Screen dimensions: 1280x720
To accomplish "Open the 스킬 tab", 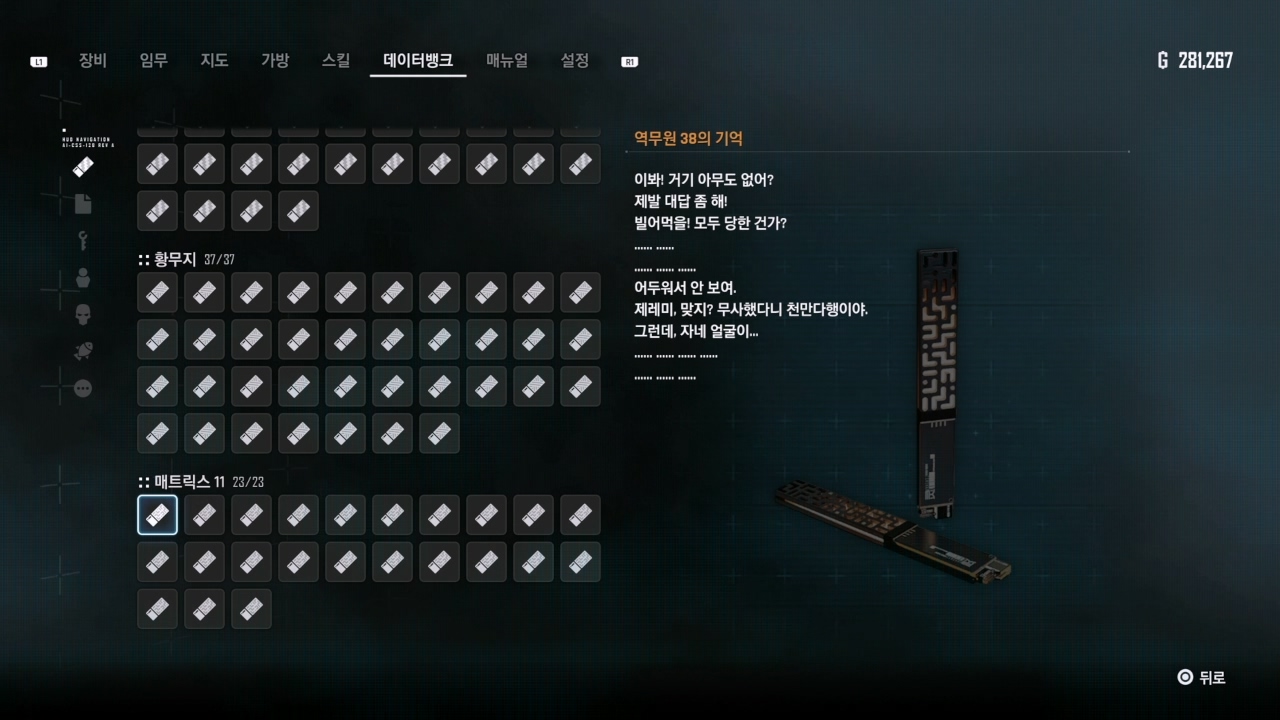I will point(336,60).
